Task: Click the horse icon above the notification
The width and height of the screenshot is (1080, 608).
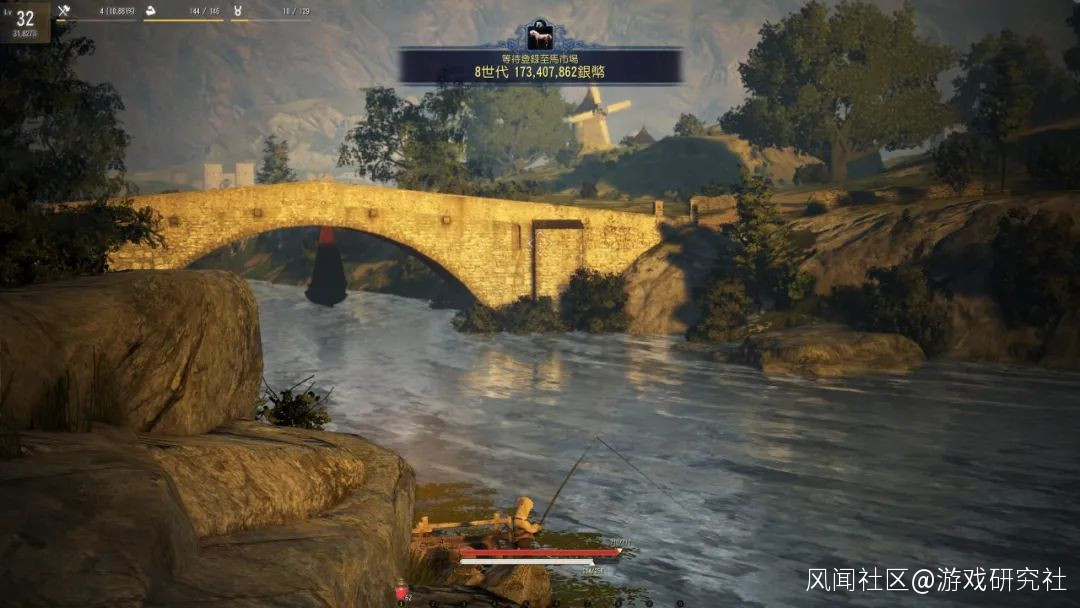Action: click(540, 35)
